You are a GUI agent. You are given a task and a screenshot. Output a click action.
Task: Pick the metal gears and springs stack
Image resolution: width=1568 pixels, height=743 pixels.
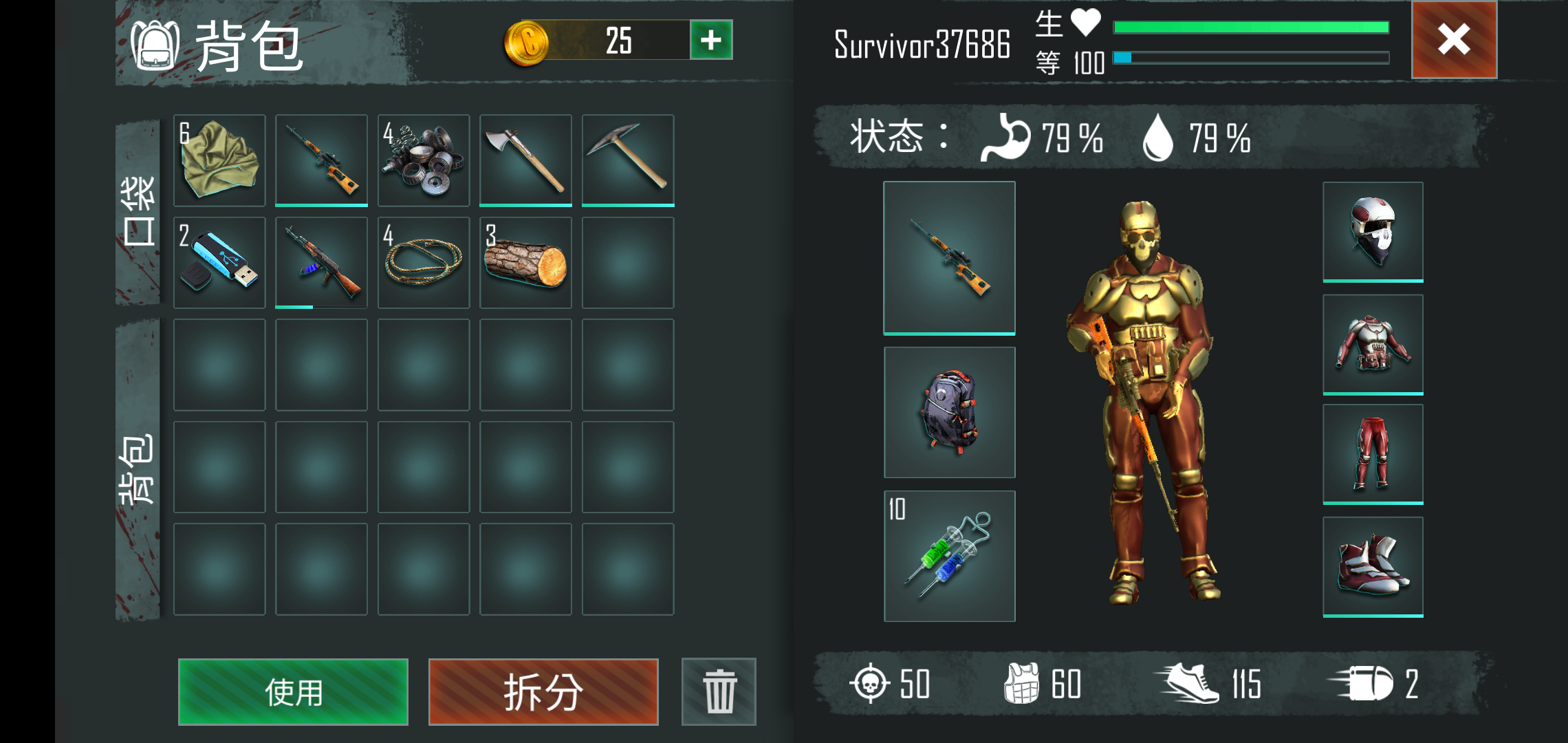point(424,160)
